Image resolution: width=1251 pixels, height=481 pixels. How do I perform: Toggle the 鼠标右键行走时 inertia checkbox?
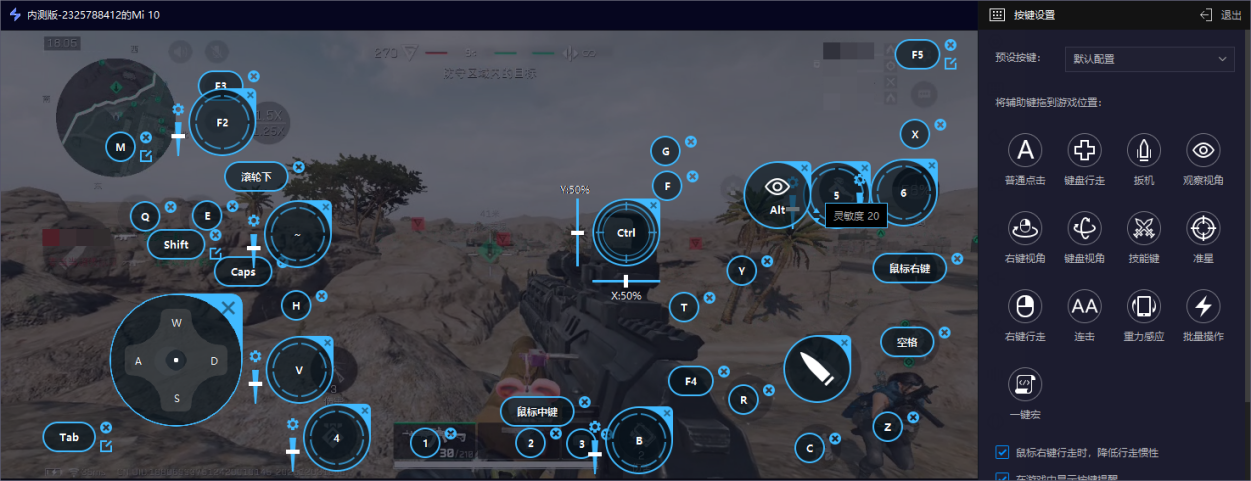pos(1003,452)
